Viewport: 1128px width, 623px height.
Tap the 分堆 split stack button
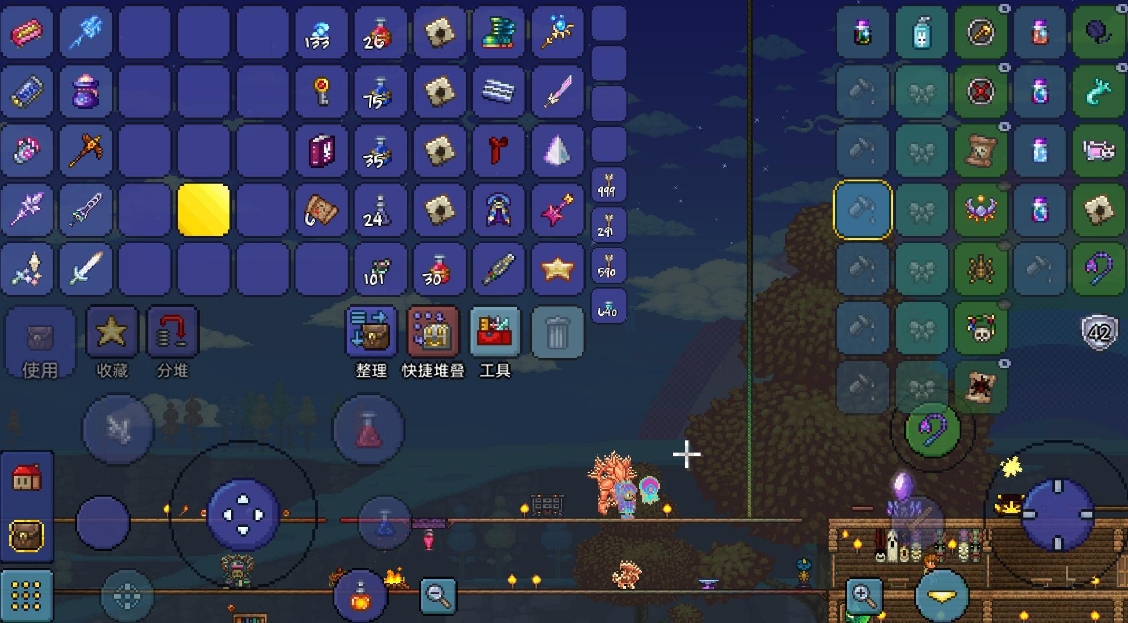(173, 333)
